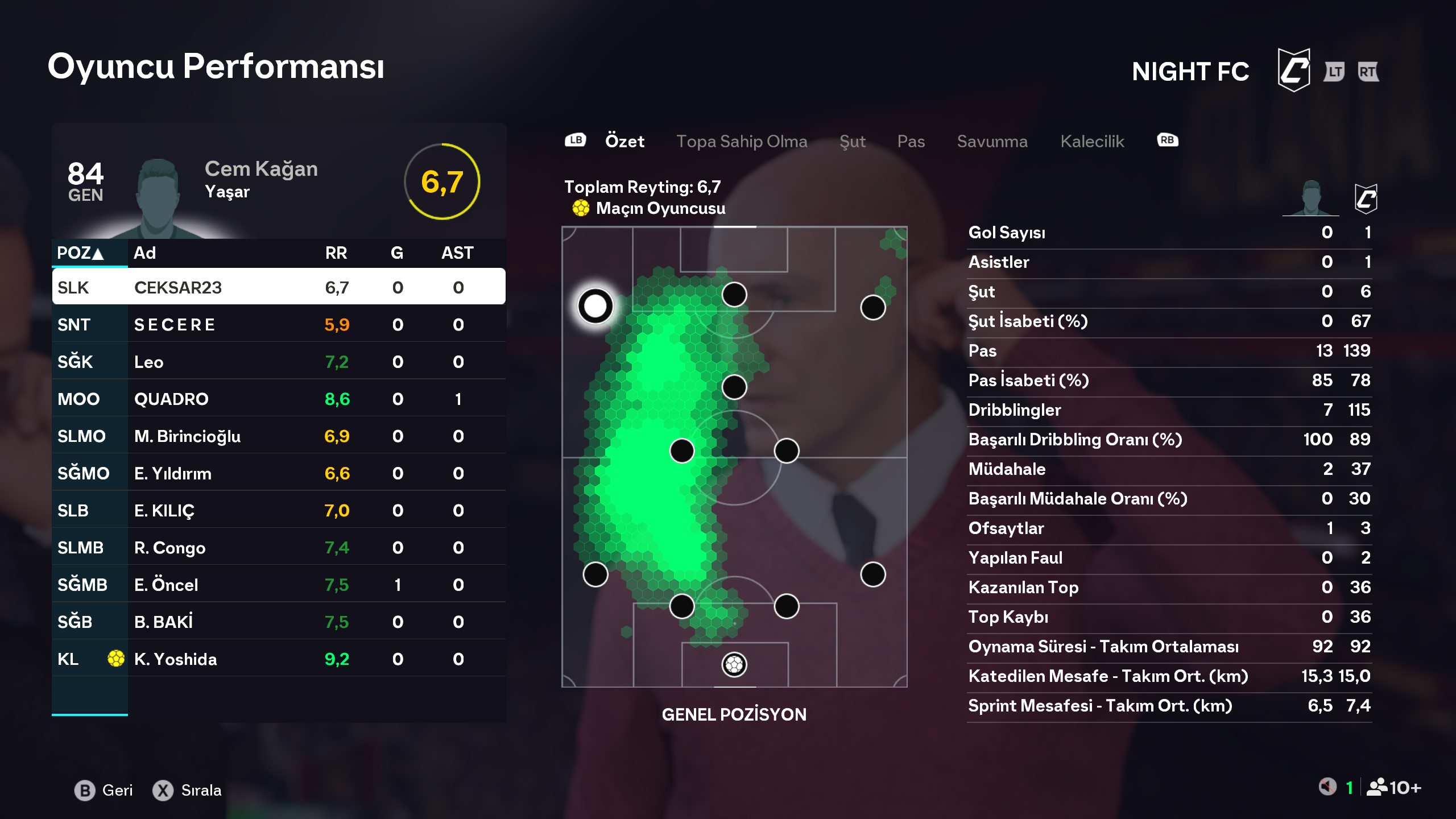Screen dimensions: 1456x819
Task: Go to the Kalecilik tab
Action: pyautogui.click(x=1092, y=141)
